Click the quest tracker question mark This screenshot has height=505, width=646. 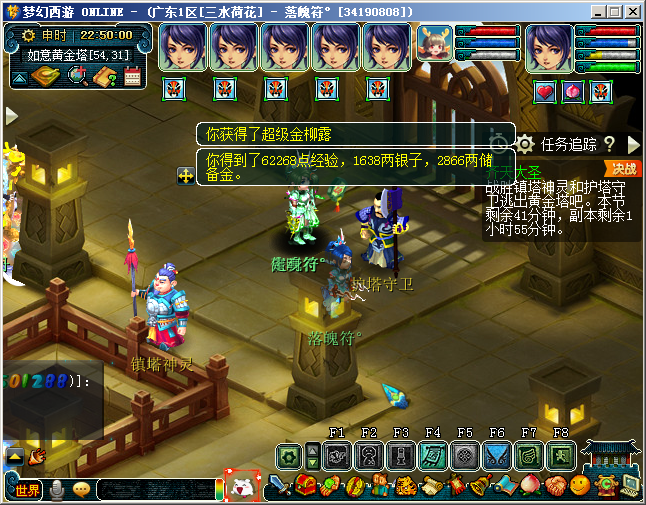pos(608,145)
